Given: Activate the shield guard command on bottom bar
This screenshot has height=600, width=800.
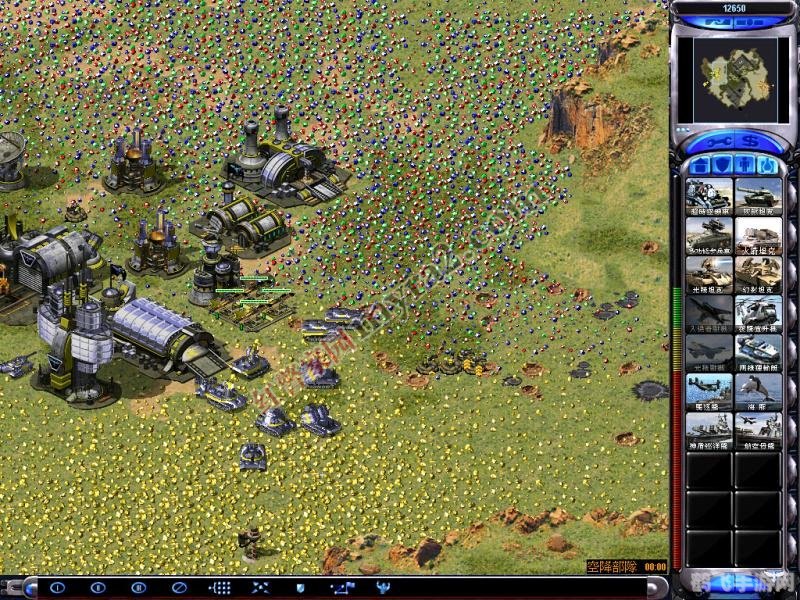Looking at the screenshot, I should [x=300, y=588].
